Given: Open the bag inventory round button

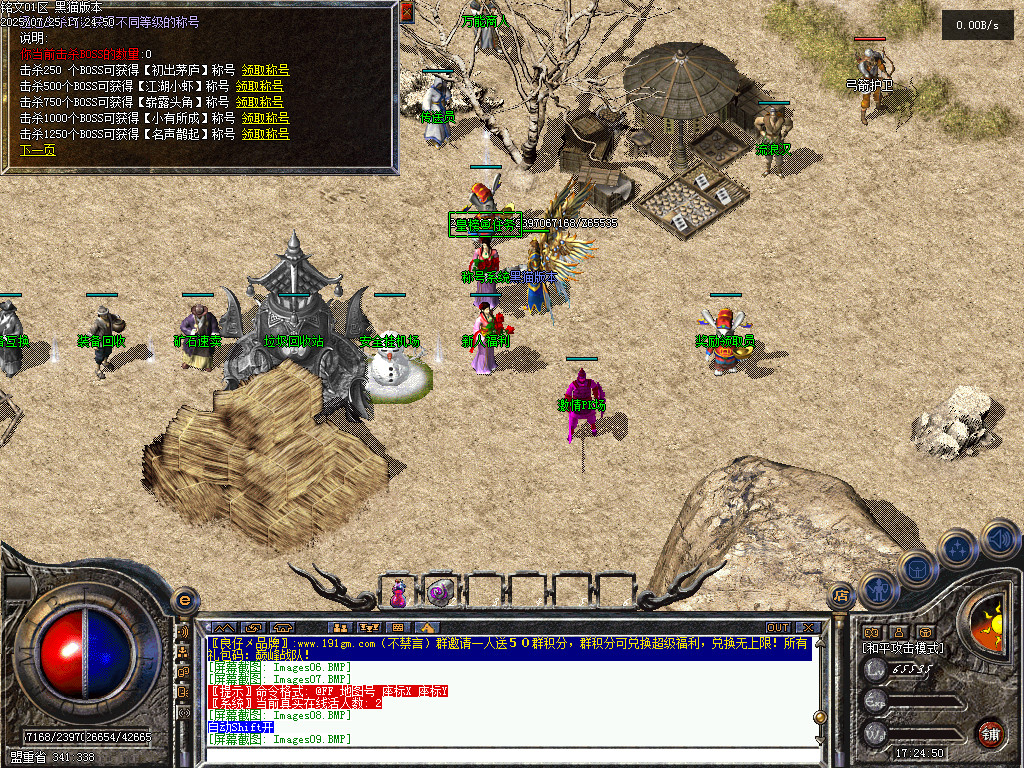Looking at the screenshot, I should [x=918, y=568].
